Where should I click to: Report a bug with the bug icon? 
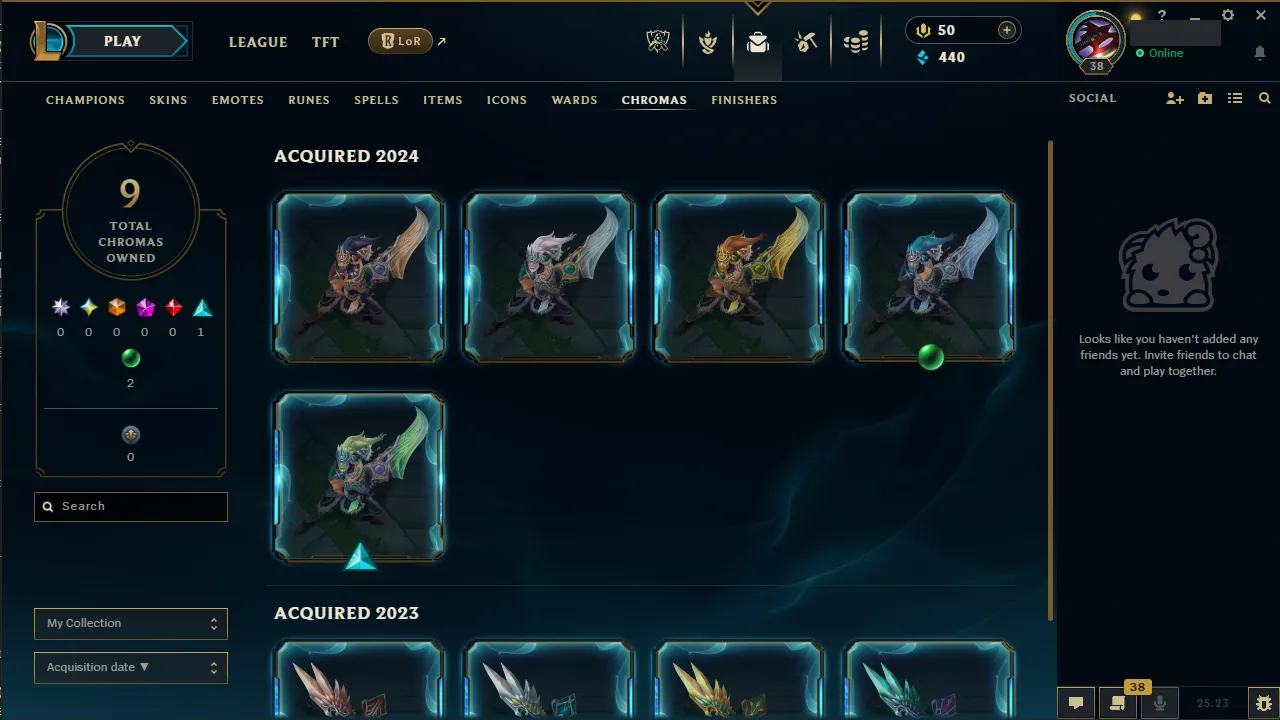coord(1262,703)
